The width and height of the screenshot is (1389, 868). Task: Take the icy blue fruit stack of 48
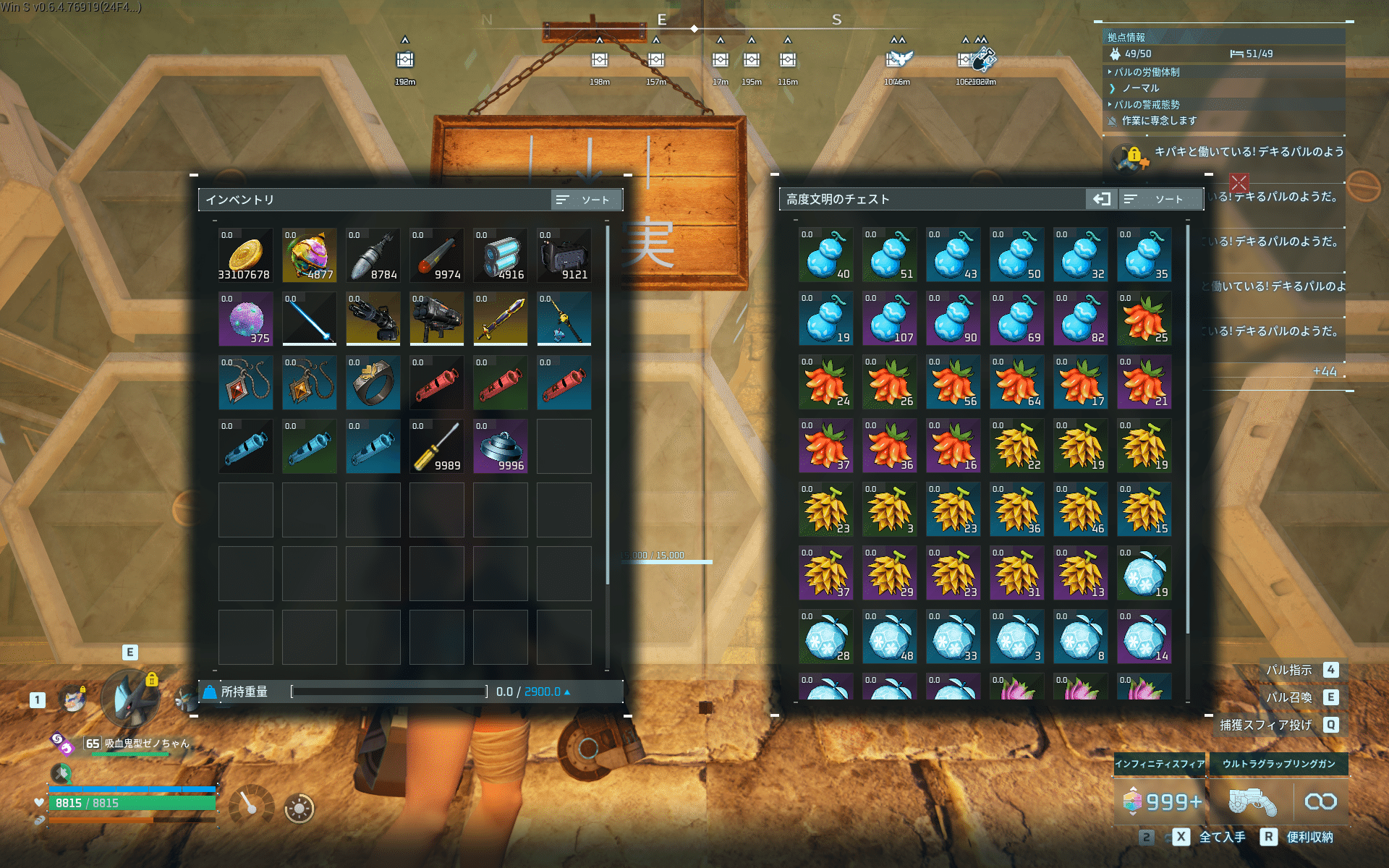pos(889,637)
